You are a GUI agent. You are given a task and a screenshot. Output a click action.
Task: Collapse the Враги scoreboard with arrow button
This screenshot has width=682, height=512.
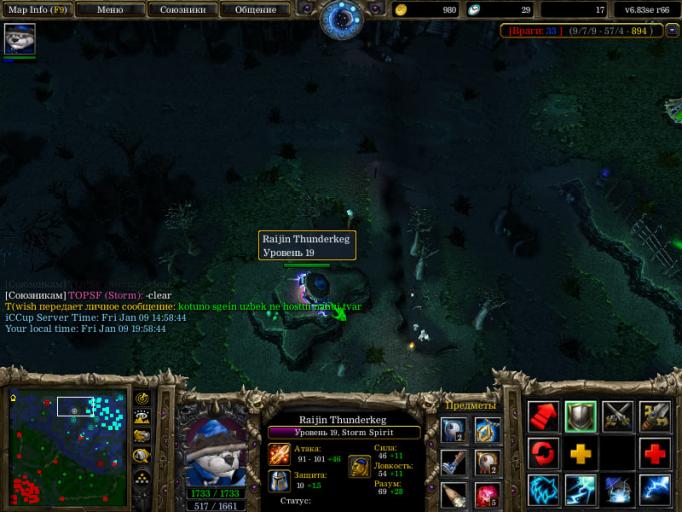(672, 31)
